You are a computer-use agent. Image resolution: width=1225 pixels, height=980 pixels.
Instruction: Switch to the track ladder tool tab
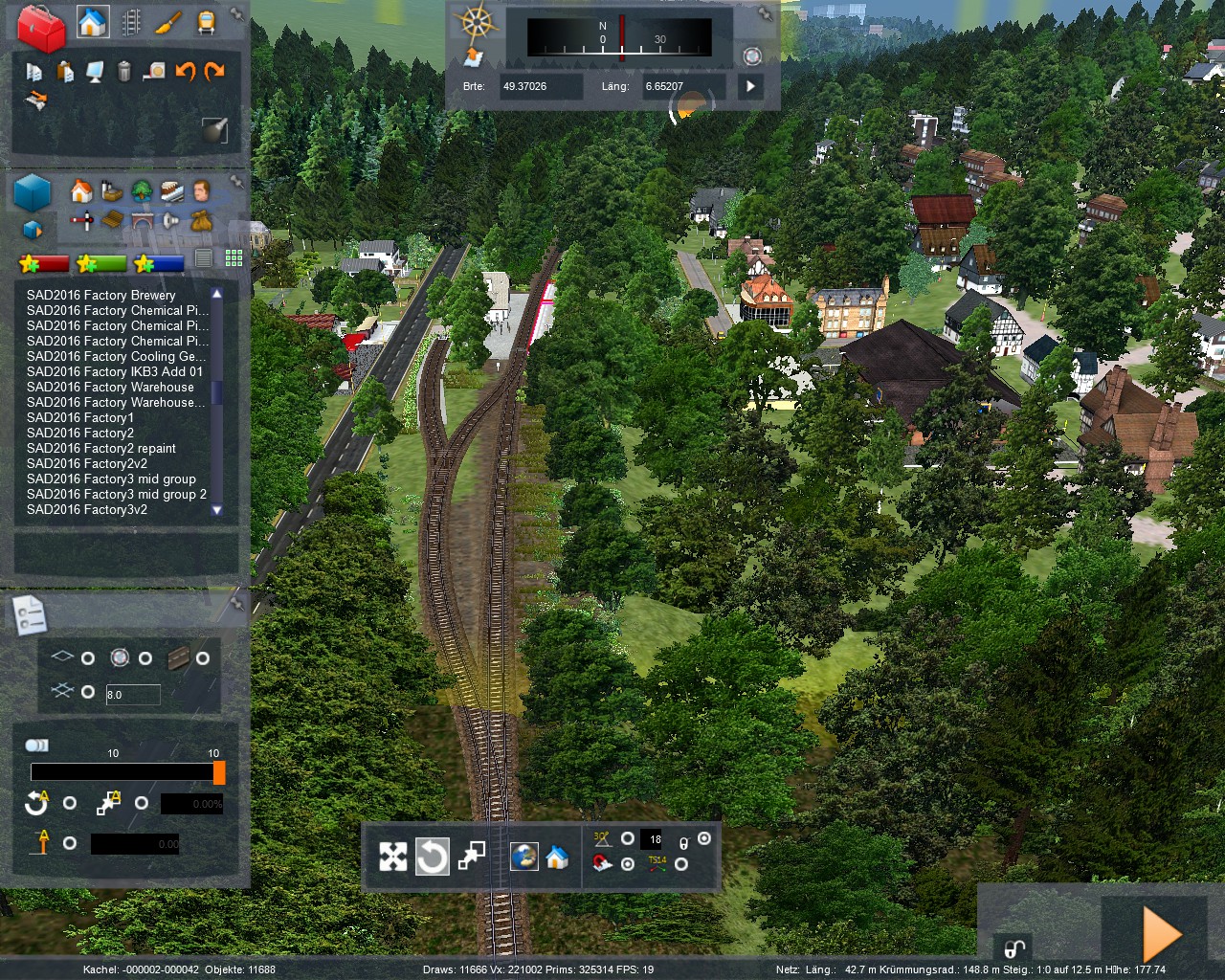[130, 22]
